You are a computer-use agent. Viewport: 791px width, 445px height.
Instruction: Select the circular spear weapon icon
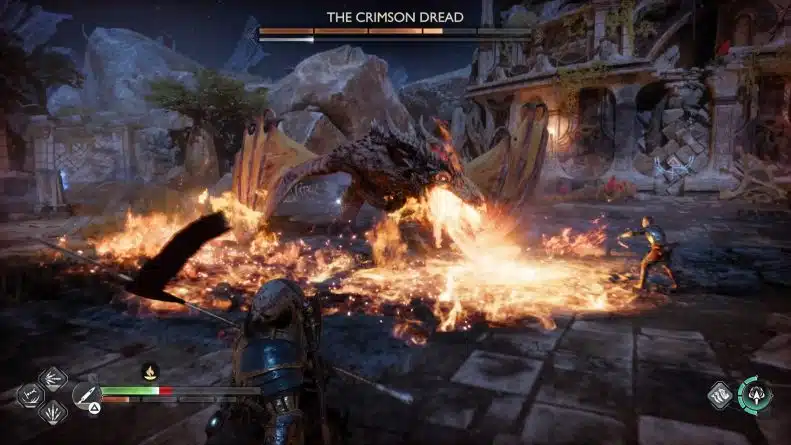[85, 395]
